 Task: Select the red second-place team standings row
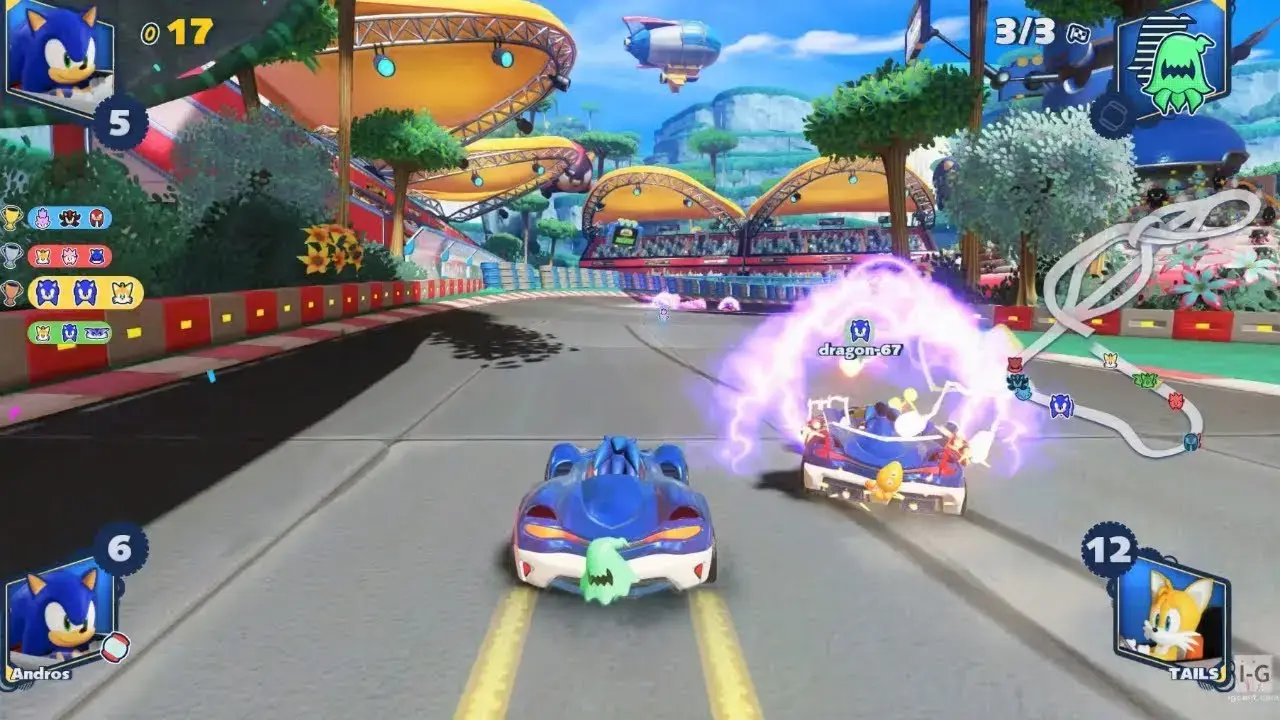(69, 256)
